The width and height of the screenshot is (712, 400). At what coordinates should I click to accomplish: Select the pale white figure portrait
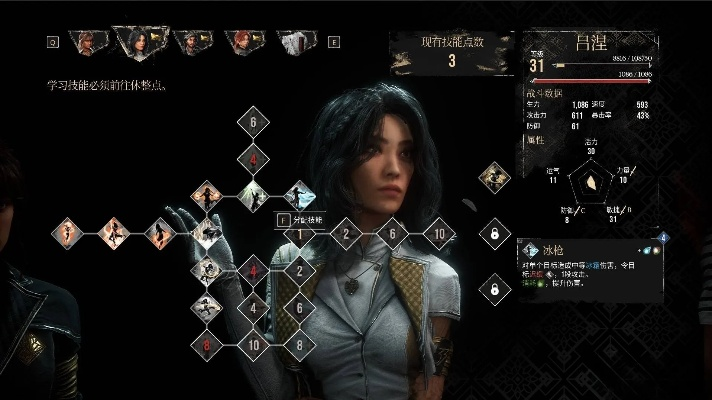(x=293, y=41)
